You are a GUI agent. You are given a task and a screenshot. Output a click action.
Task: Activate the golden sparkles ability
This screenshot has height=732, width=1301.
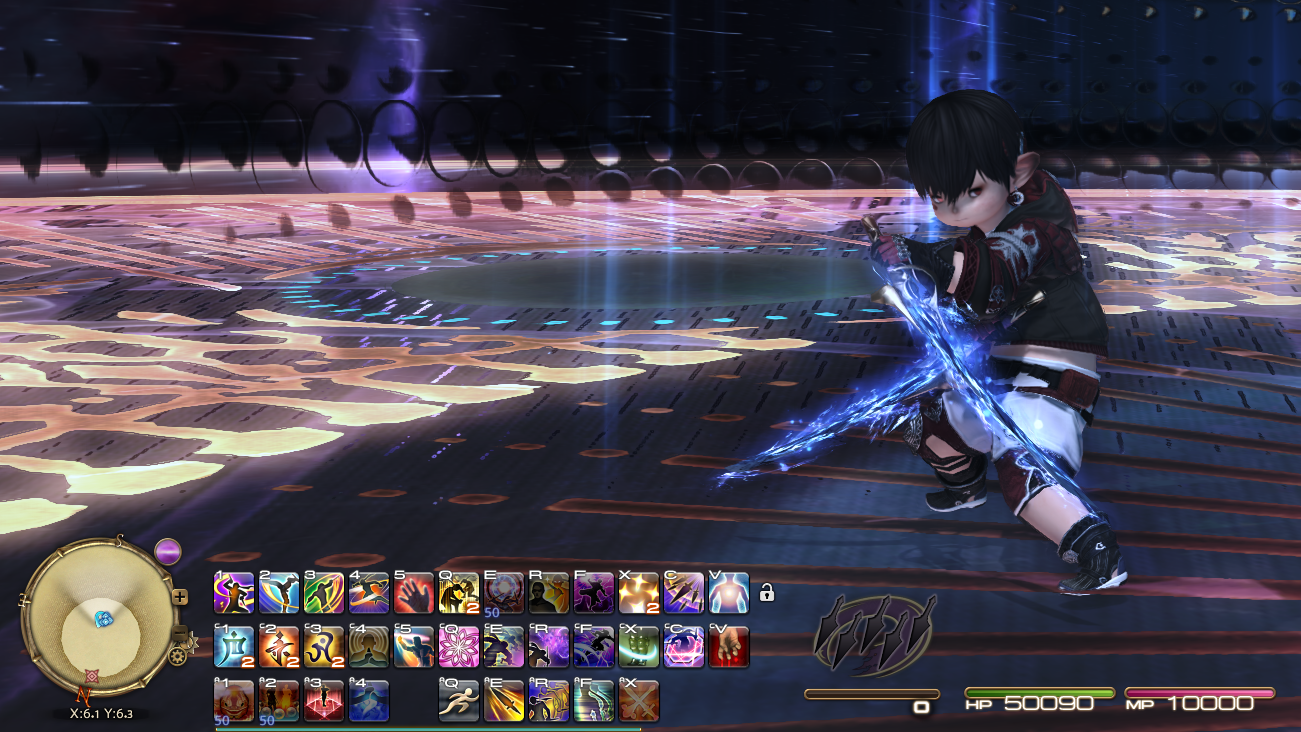(639, 593)
